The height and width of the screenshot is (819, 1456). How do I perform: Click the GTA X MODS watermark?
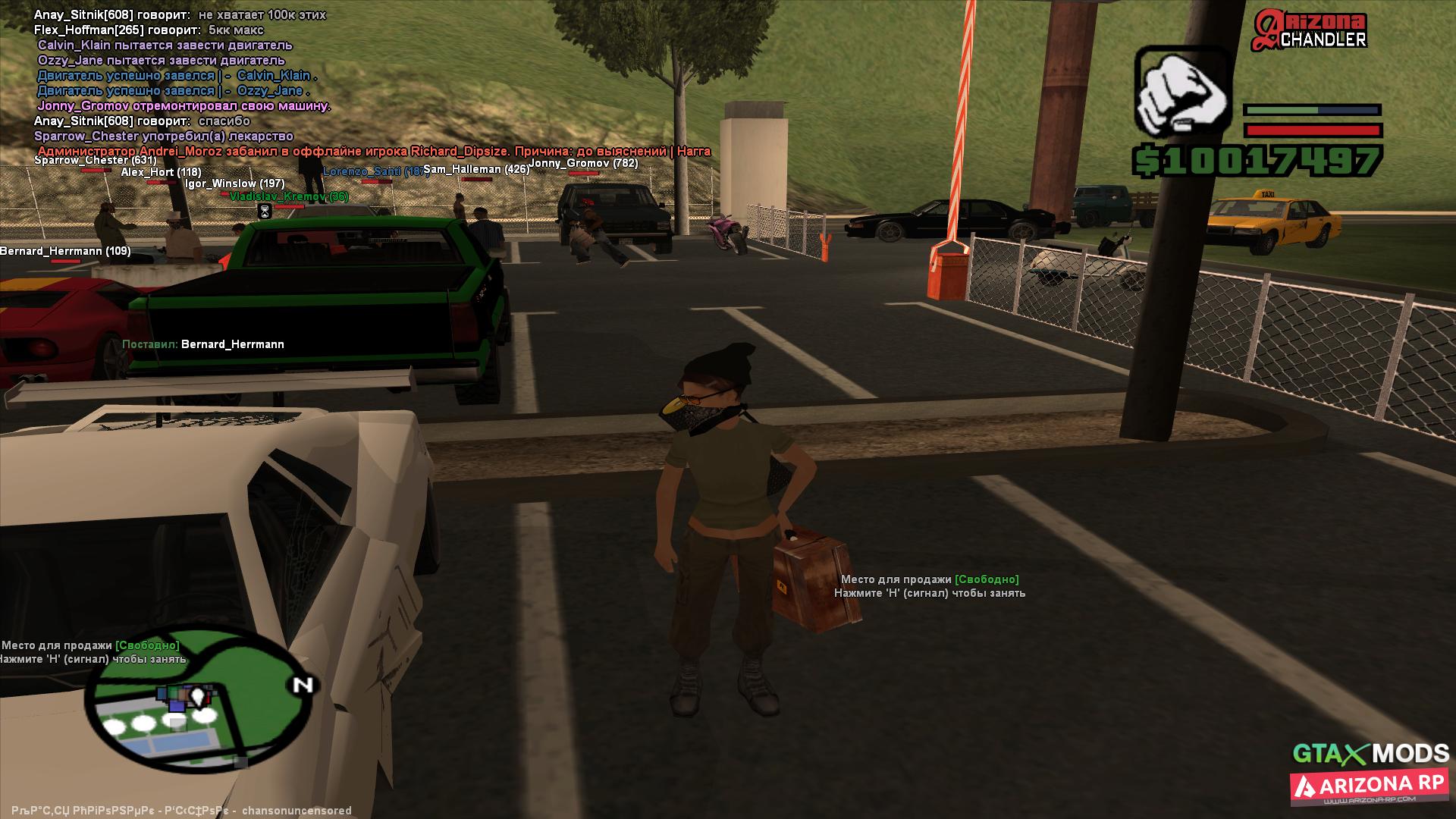tap(1370, 753)
